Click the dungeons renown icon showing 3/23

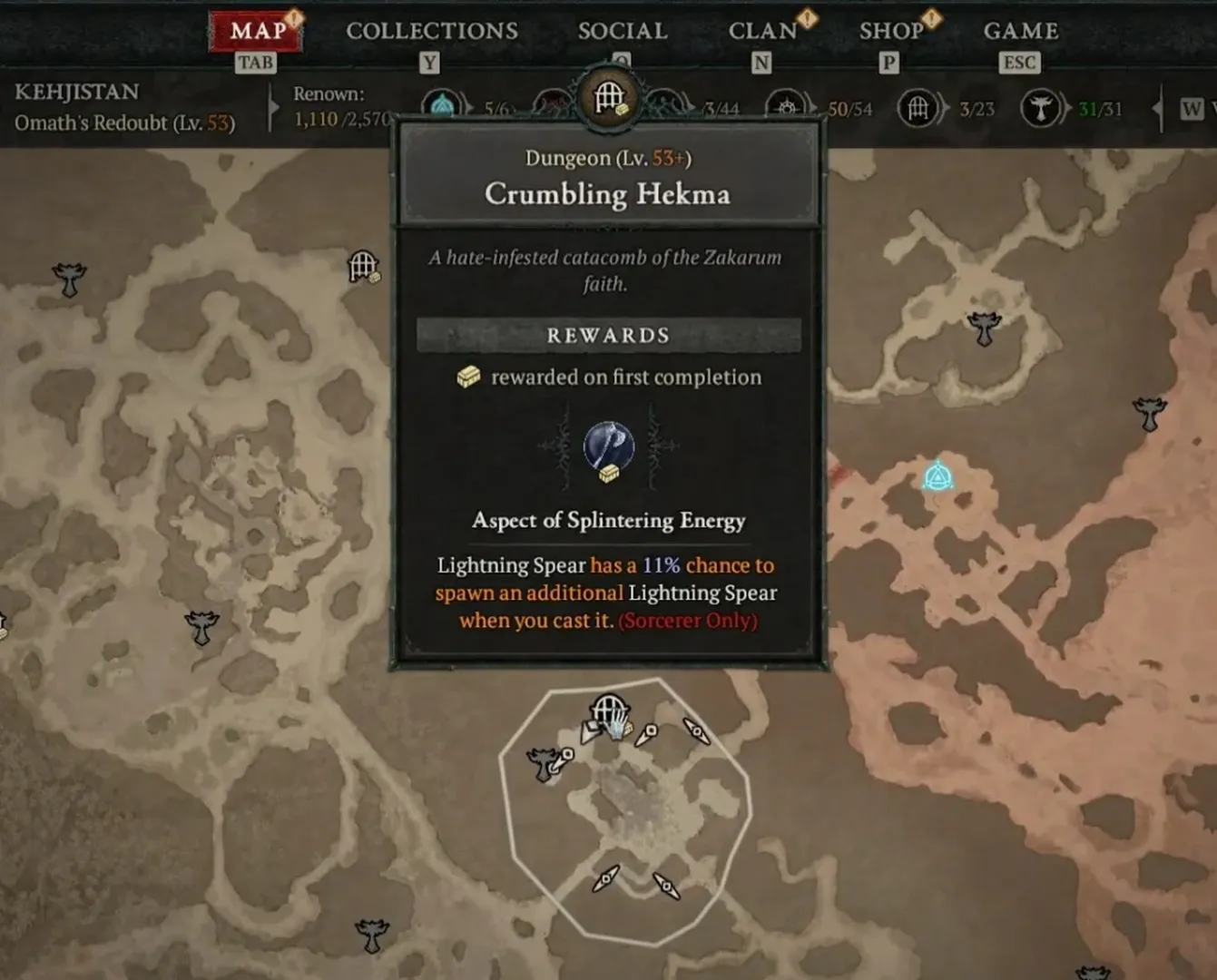point(919,107)
